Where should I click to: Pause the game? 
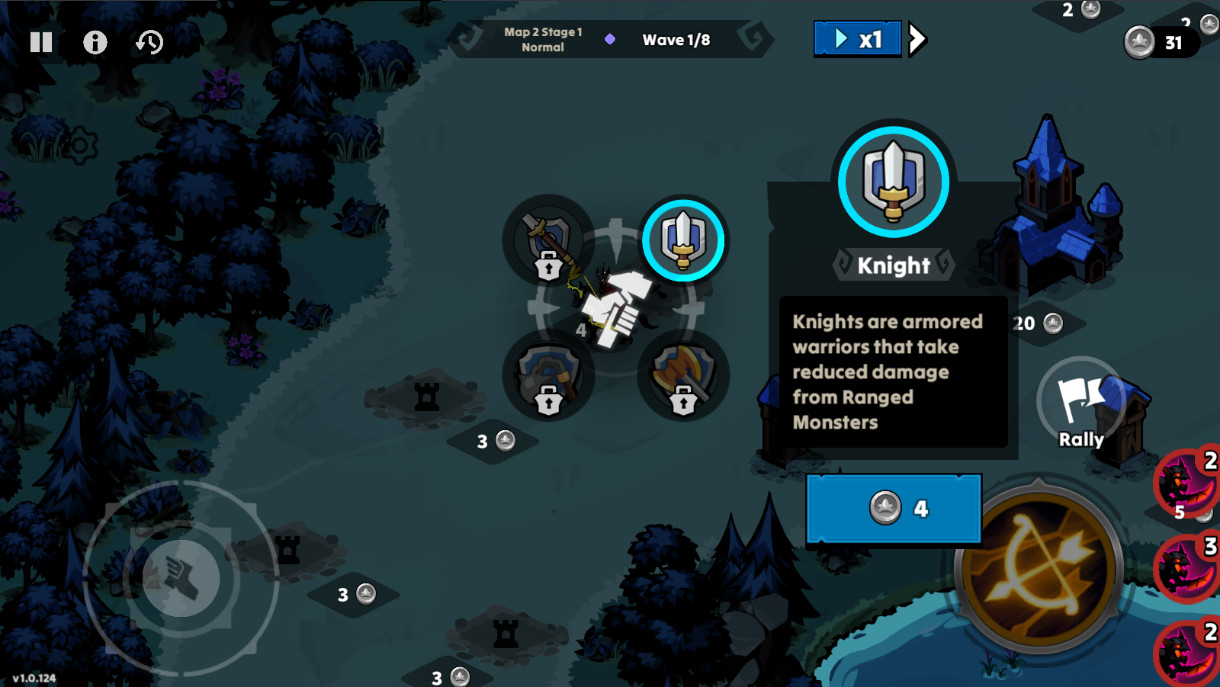[41, 42]
